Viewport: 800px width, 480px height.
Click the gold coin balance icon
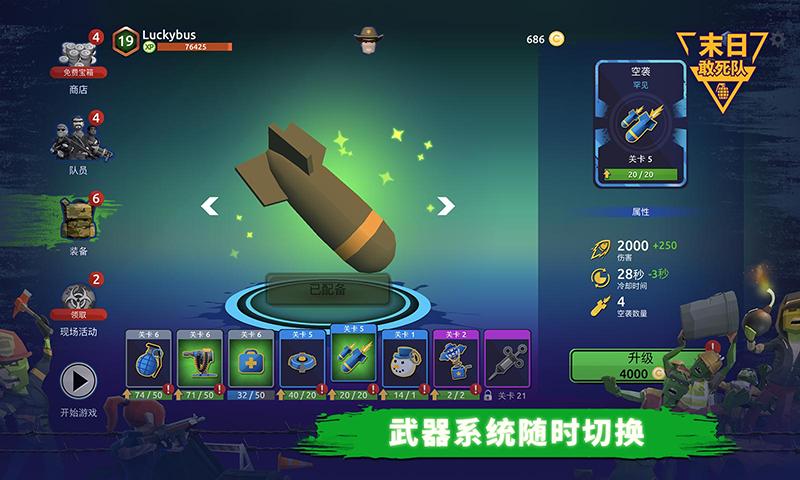[x=556, y=39]
